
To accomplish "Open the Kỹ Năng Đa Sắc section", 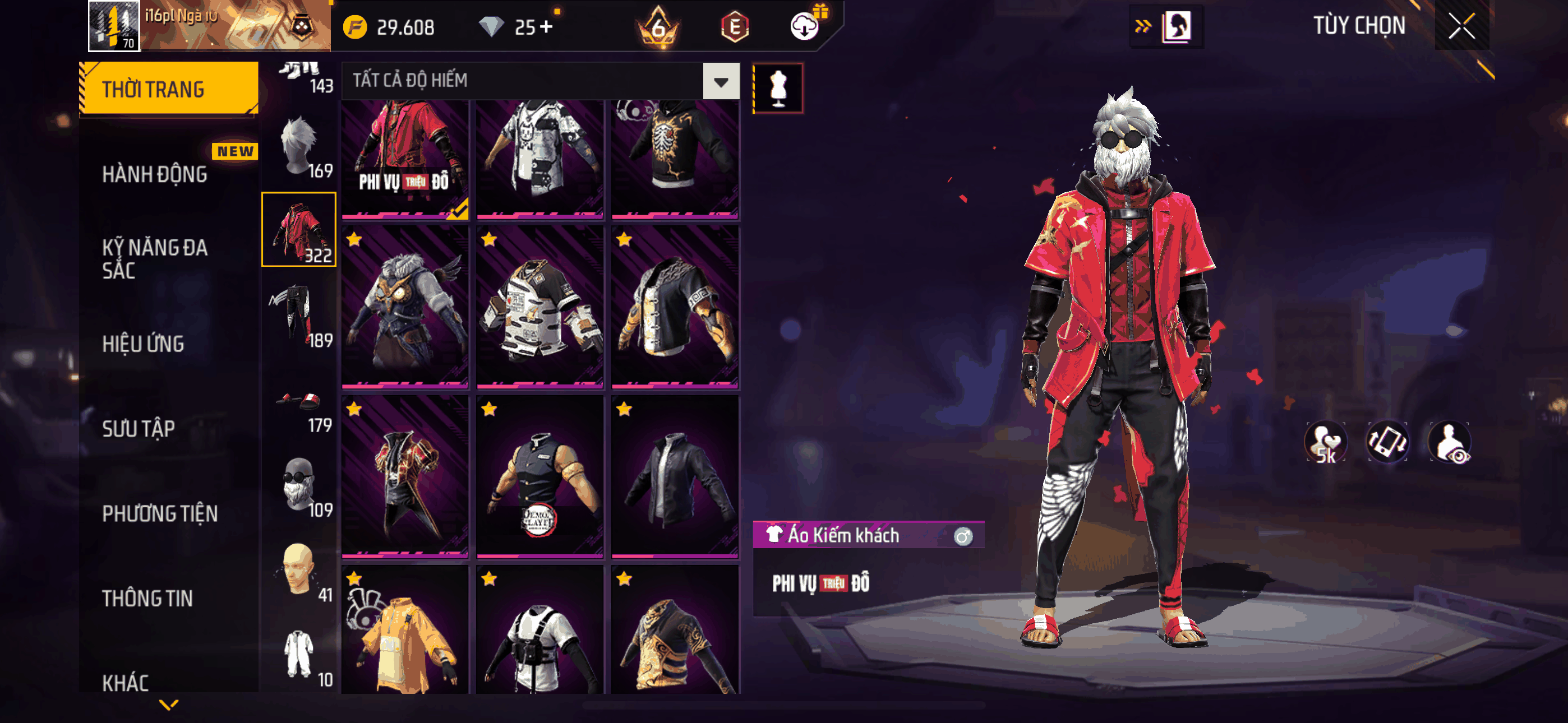I will pyautogui.click(x=155, y=258).
